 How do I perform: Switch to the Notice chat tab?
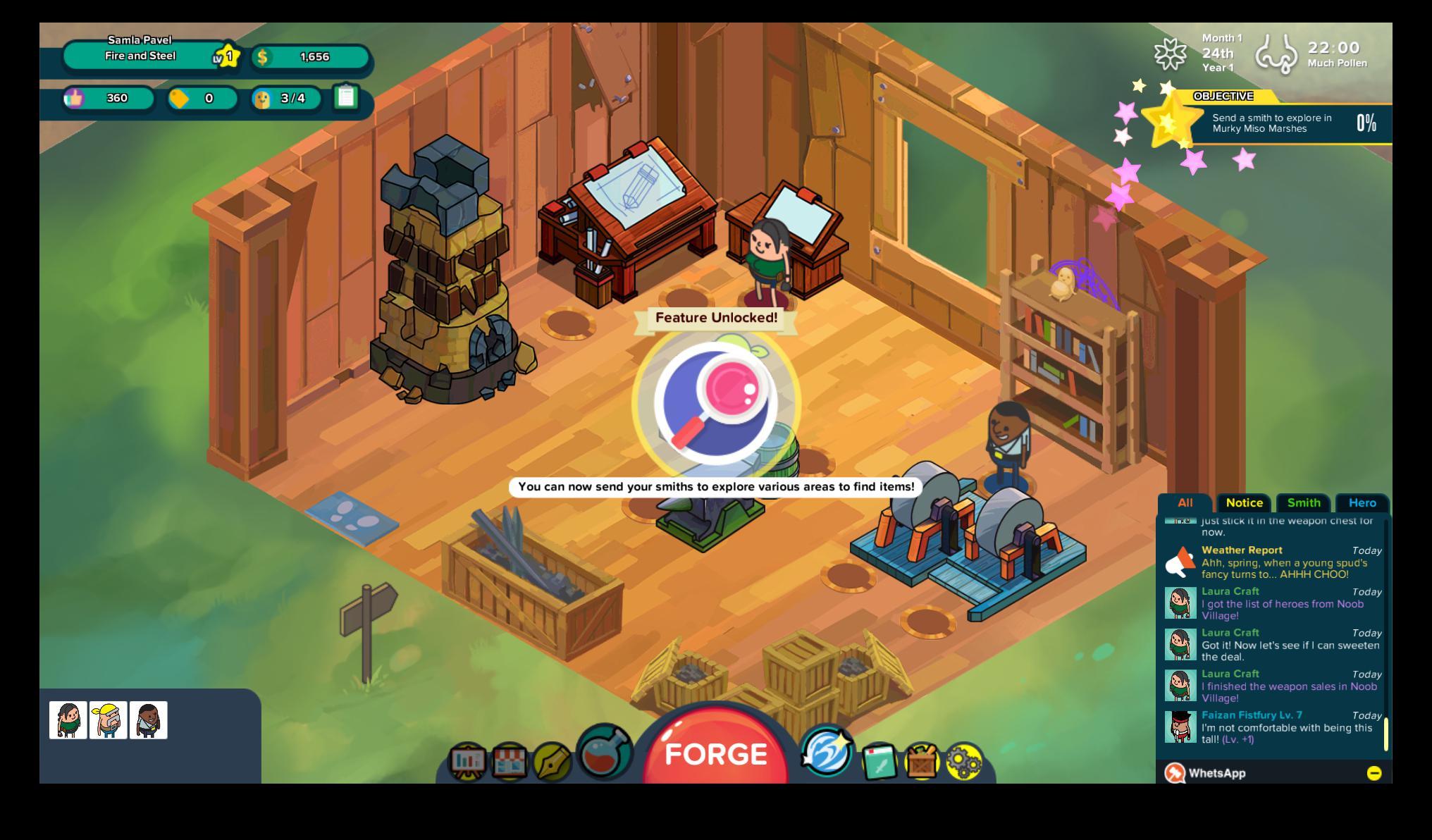tap(1245, 502)
